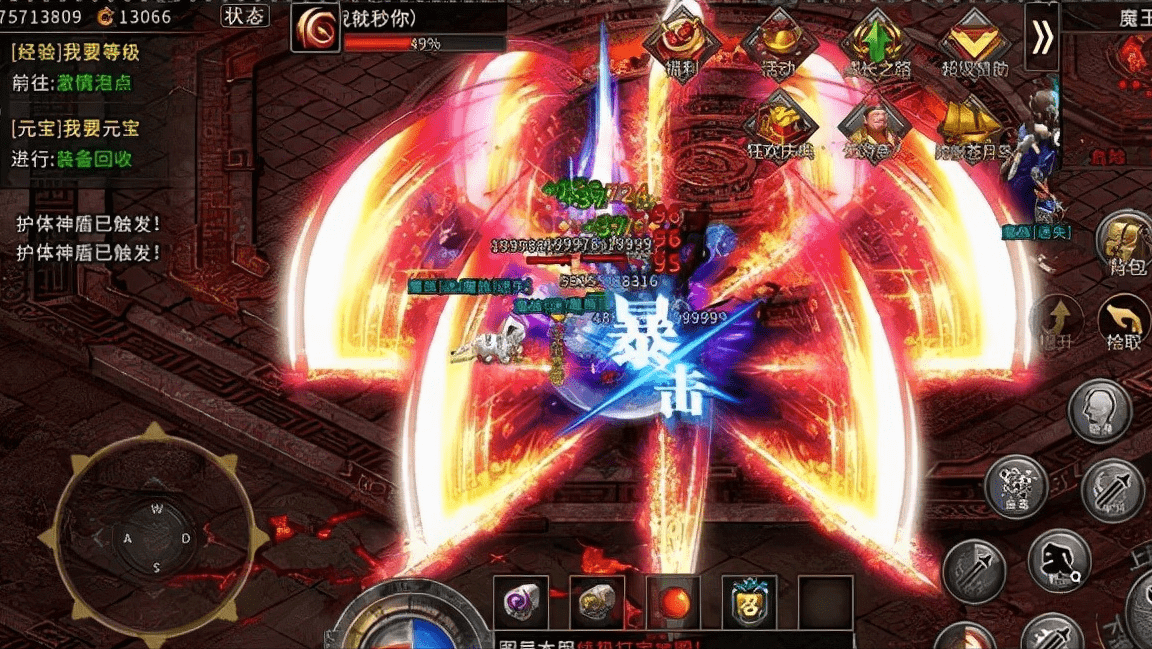Open the 背包 bag
Image resolution: width=1152 pixels, height=649 pixels.
click(x=1125, y=242)
